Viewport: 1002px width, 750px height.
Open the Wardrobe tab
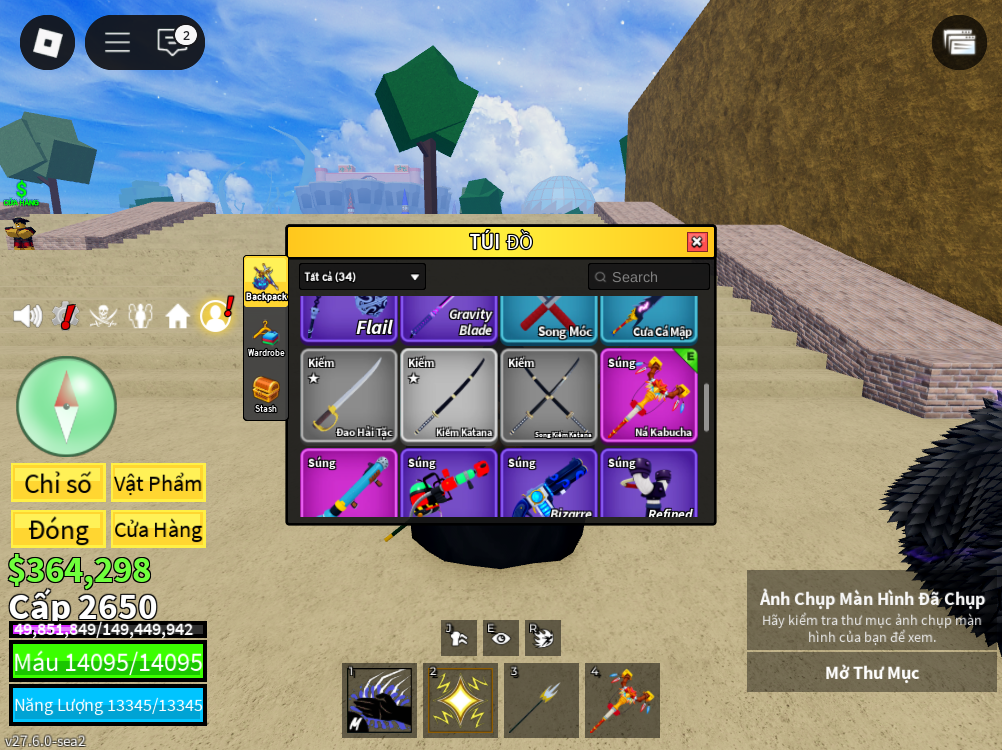(x=266, y=338)
